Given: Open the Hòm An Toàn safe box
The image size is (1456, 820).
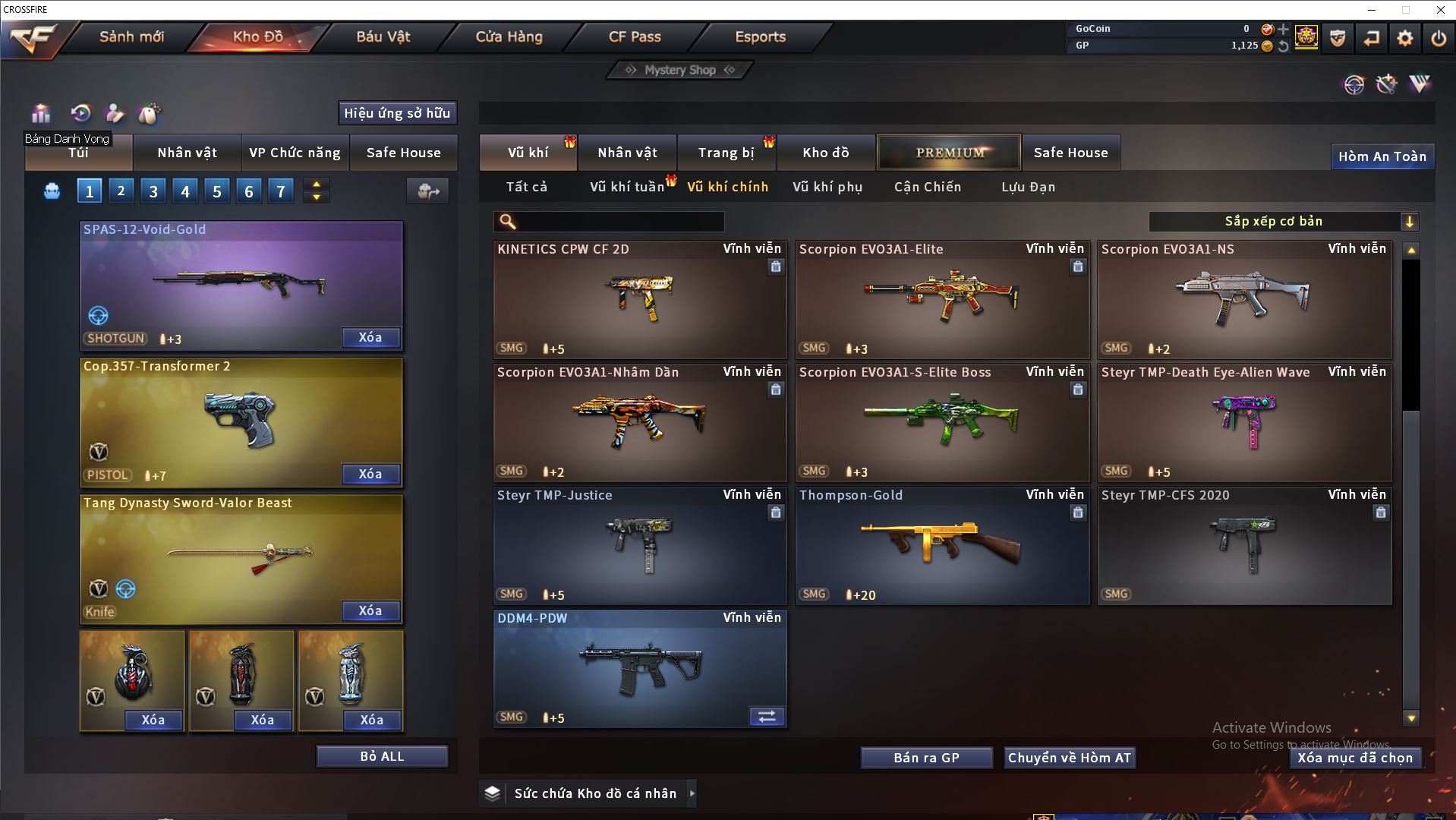Looking at the screenshot, I should coord(1382,156).
